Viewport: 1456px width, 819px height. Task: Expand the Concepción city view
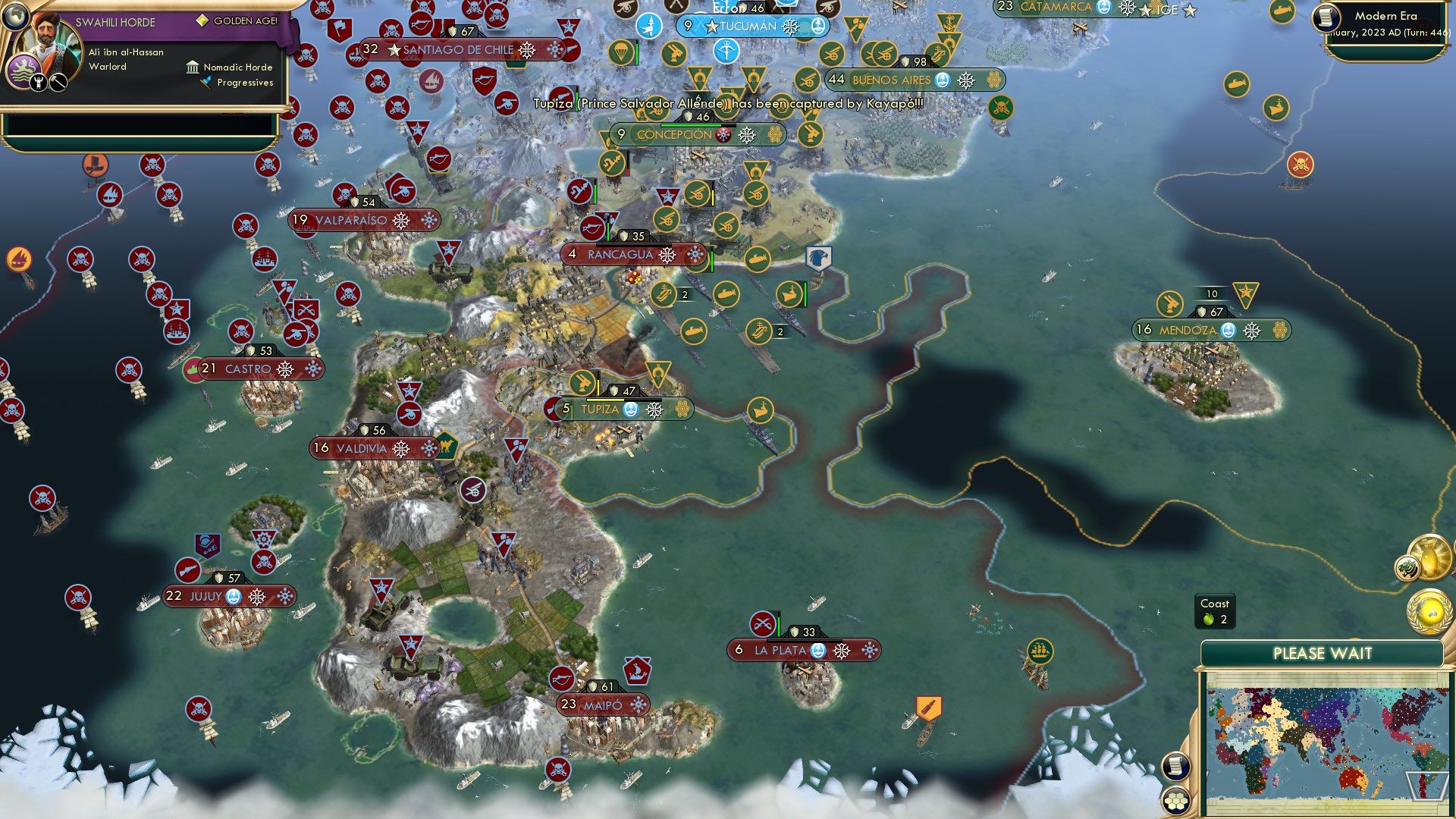[673, 134]
